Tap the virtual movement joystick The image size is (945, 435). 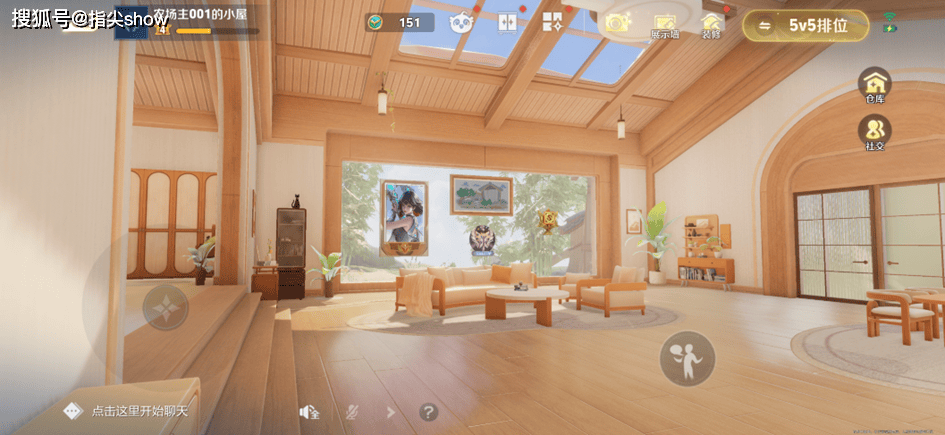point(166,307)
